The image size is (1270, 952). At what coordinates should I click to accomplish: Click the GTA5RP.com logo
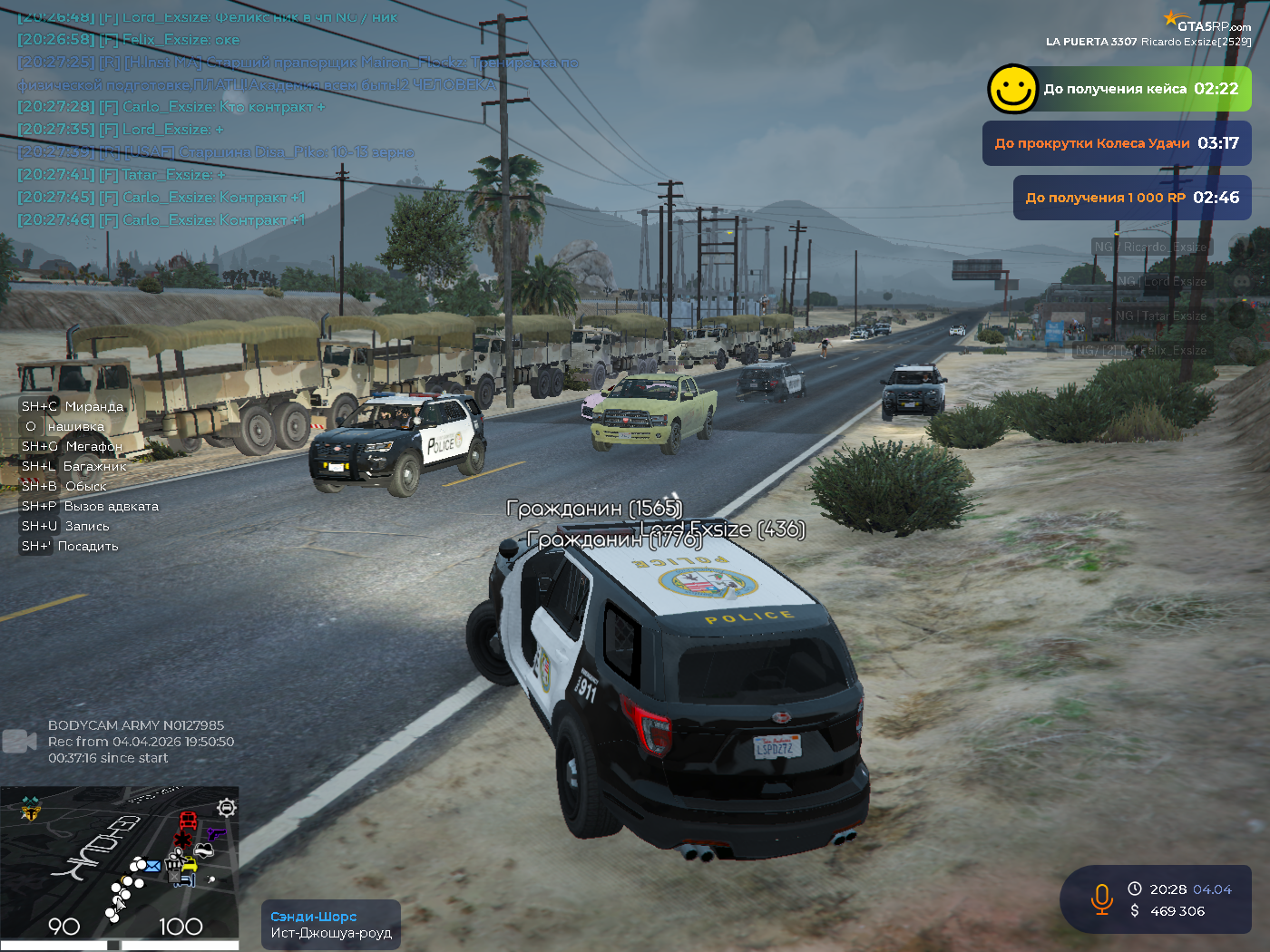tap(1208, 22)
